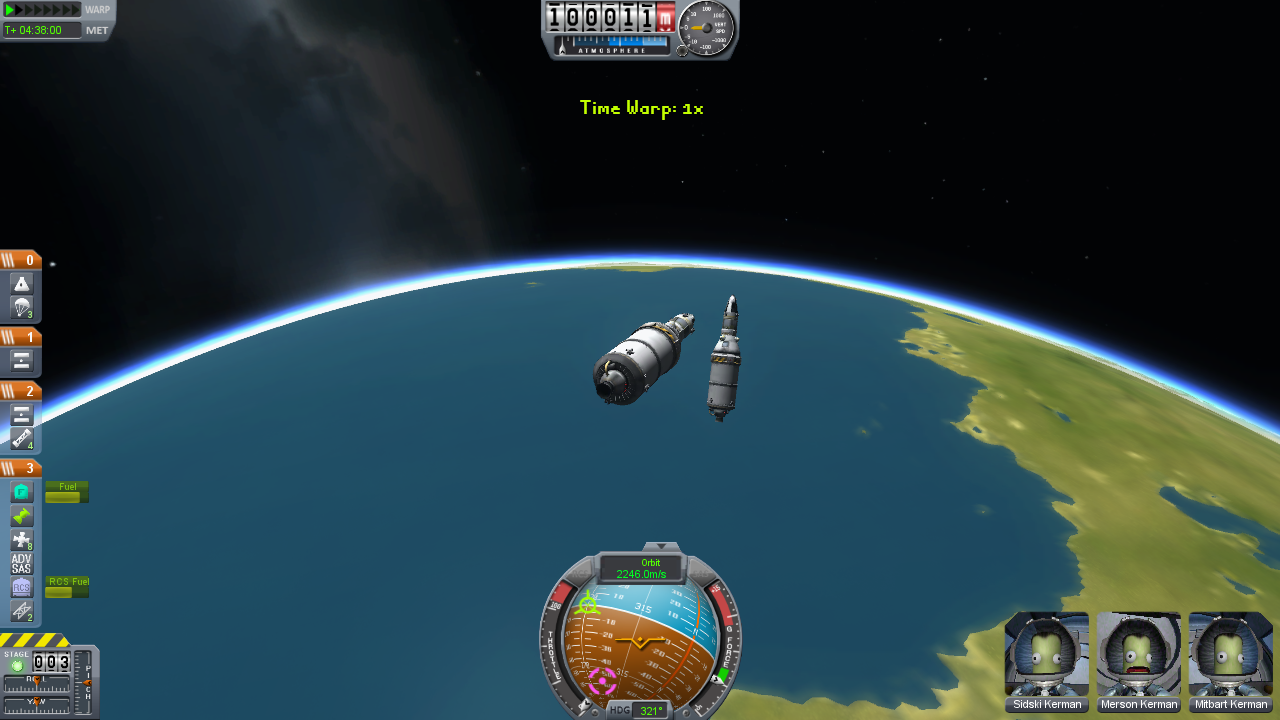This screenshot has height=720, width=1280.
Task: Click the decoupler icon in stage 1
Action: (x=22, y=361)
